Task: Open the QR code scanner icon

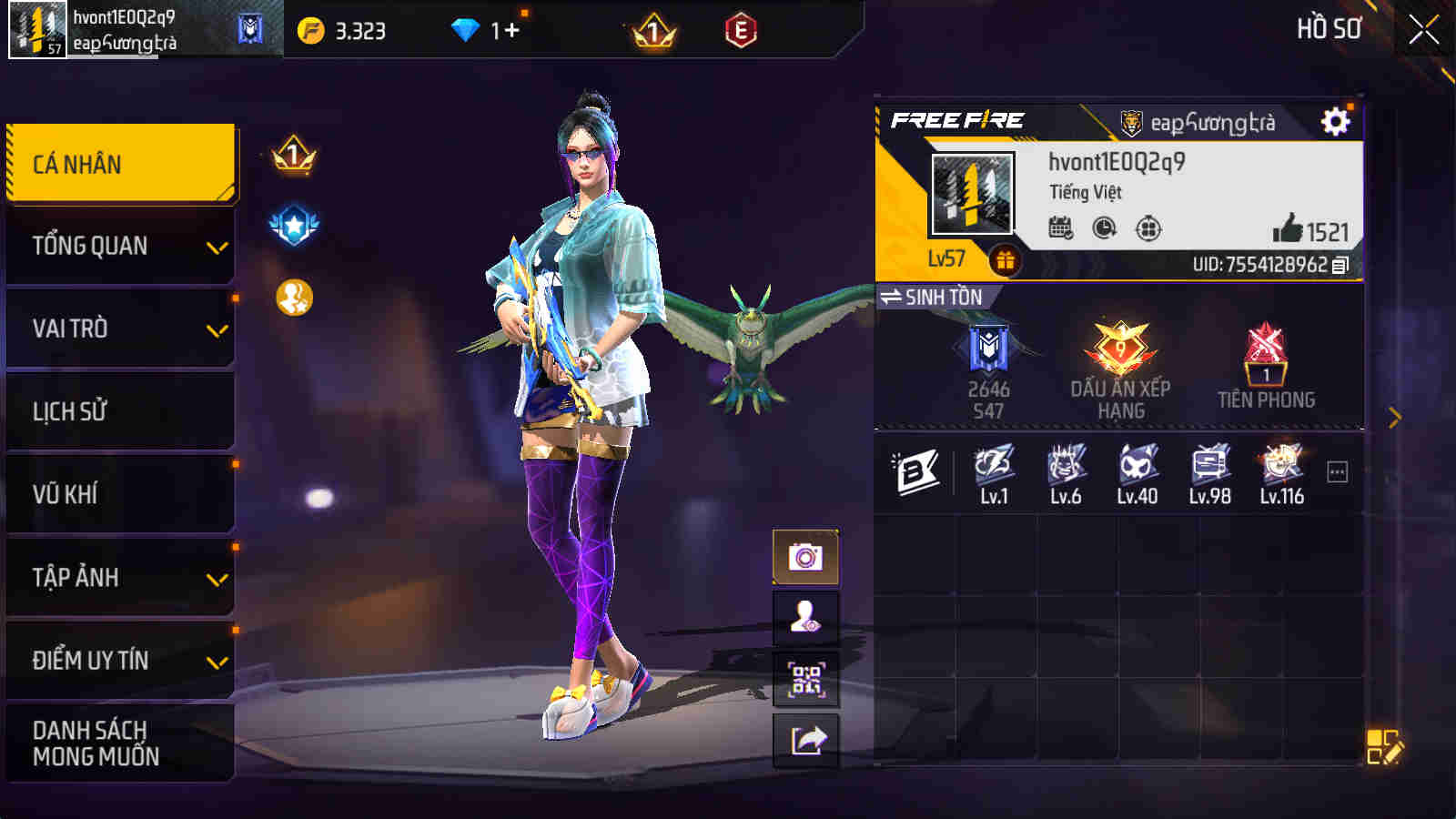Action: click(808, 679)
